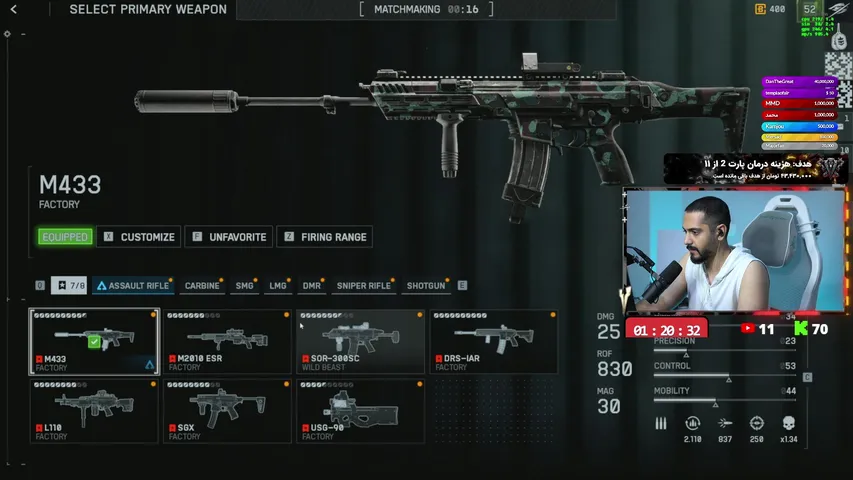Open Customize for the M433
853x480 pixels.
[140, 237]
